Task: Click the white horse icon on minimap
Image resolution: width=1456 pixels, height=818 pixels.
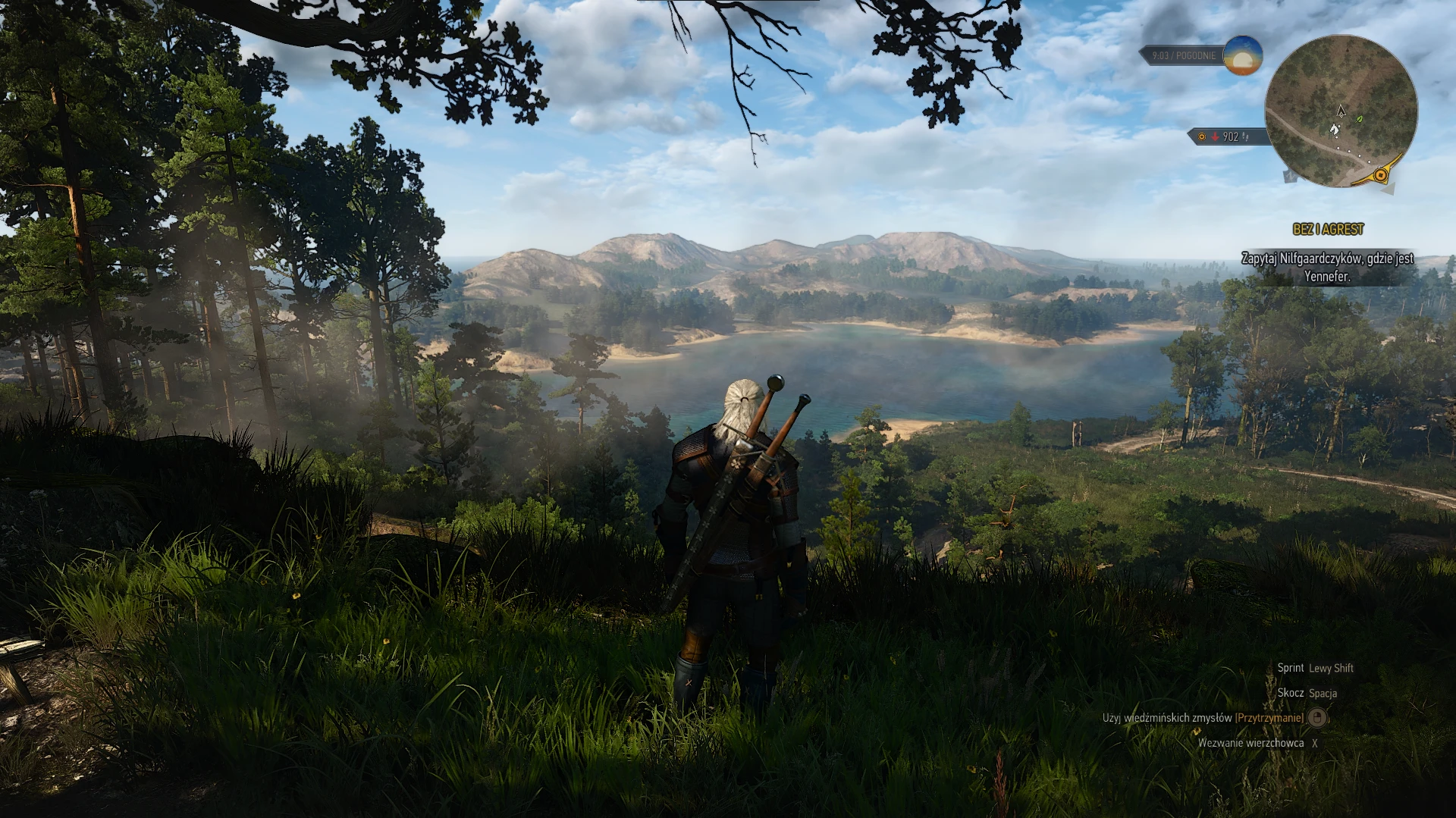Action: point(1334,130)
